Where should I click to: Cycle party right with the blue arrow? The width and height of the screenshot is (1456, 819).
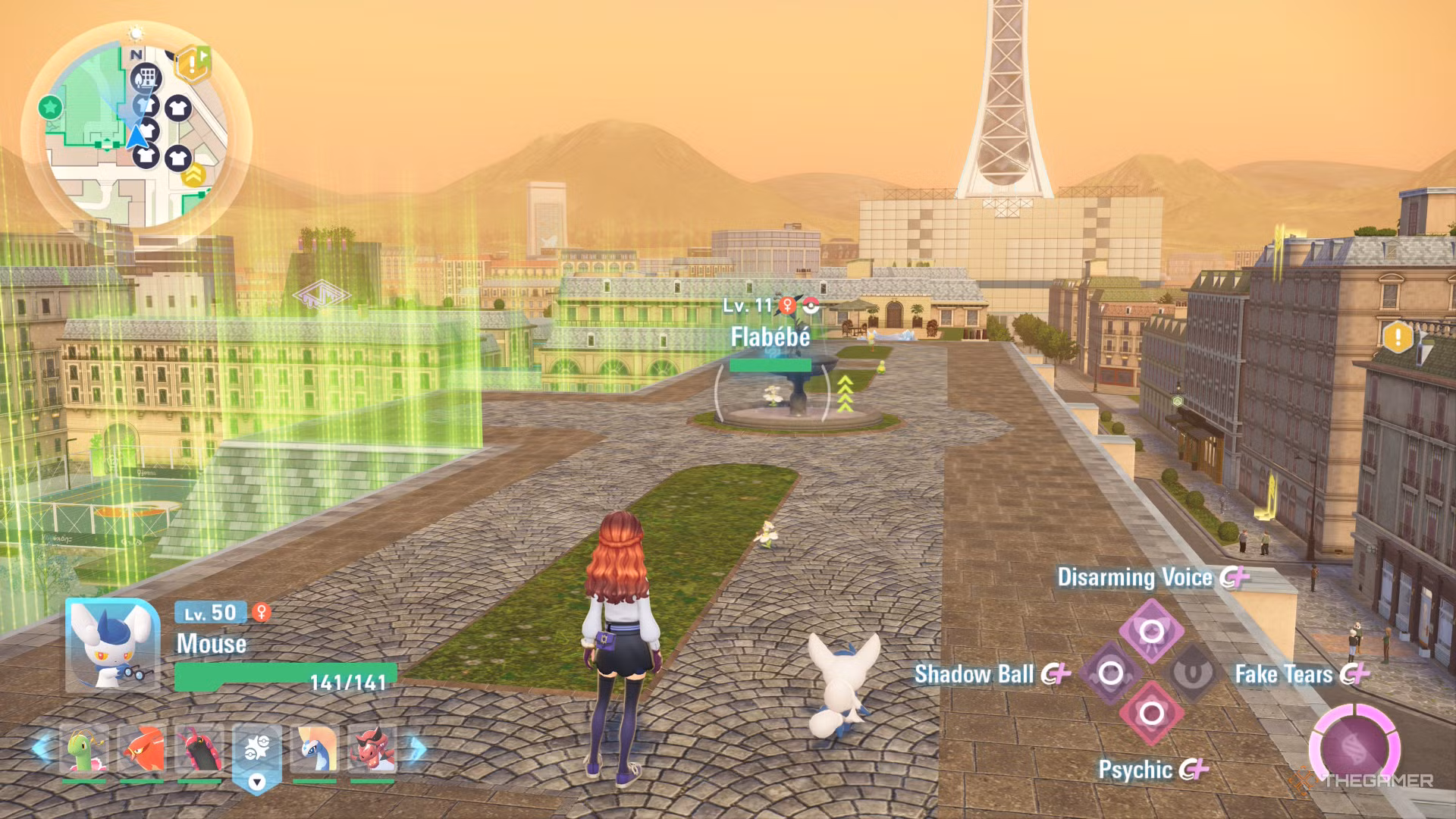point(416,748)
